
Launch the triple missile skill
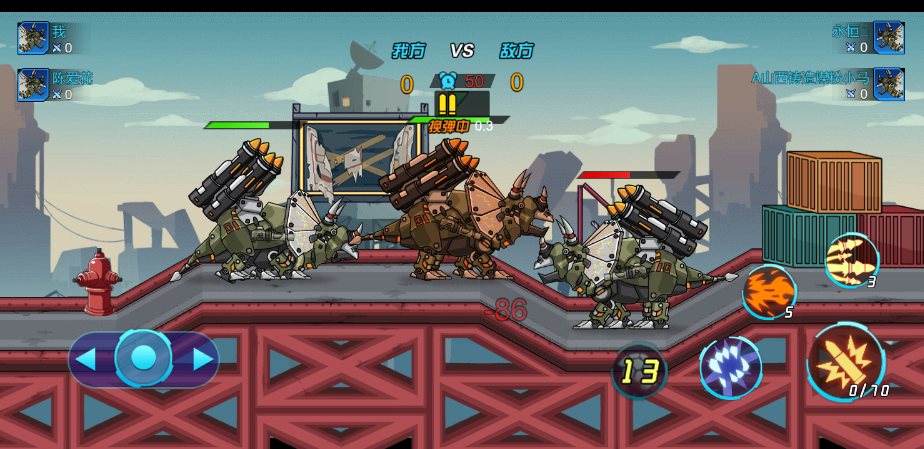coord(851,260)
